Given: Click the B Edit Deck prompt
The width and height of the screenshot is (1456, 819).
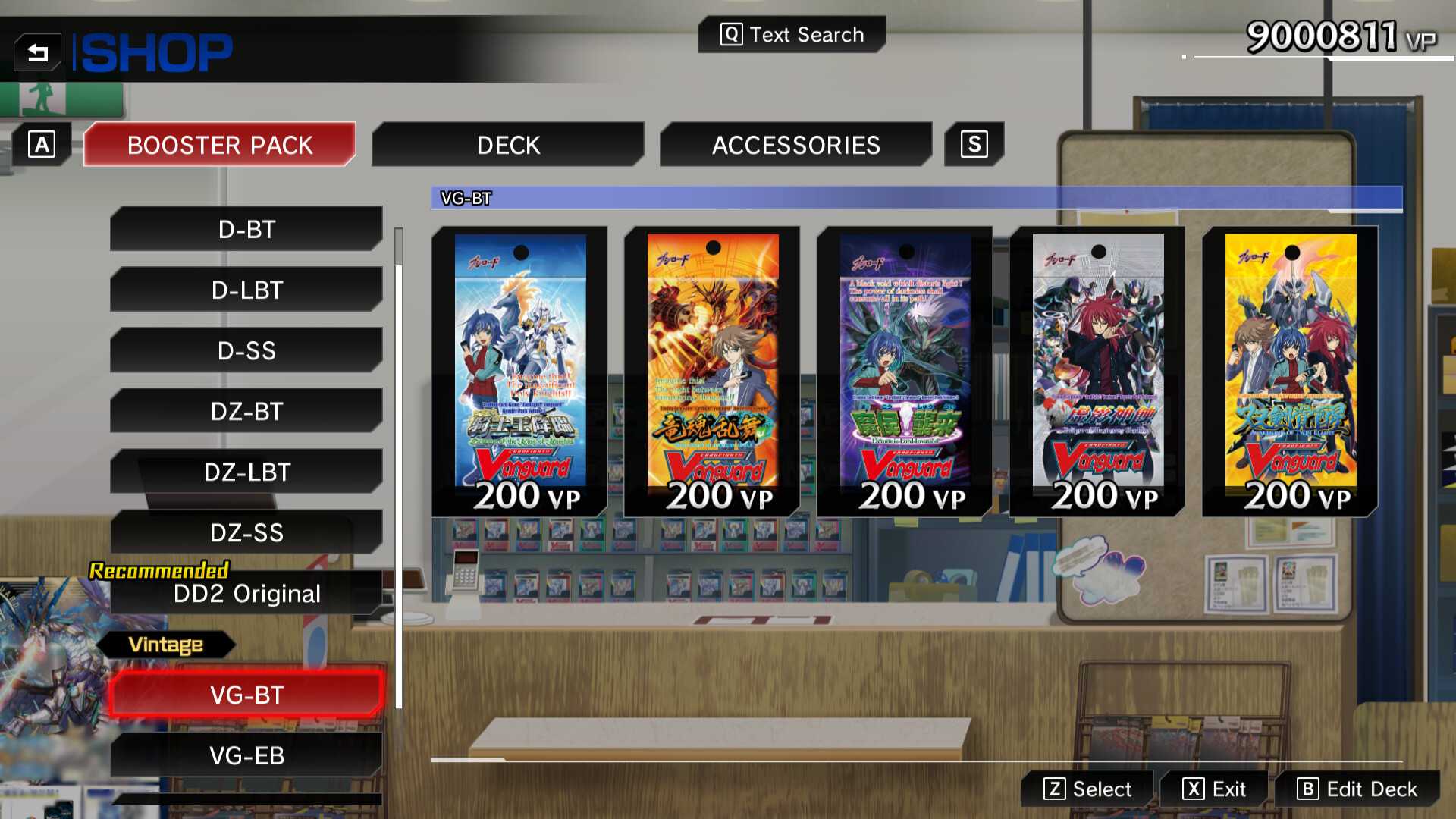Looking at the screenshot, I should point(1360,789).
